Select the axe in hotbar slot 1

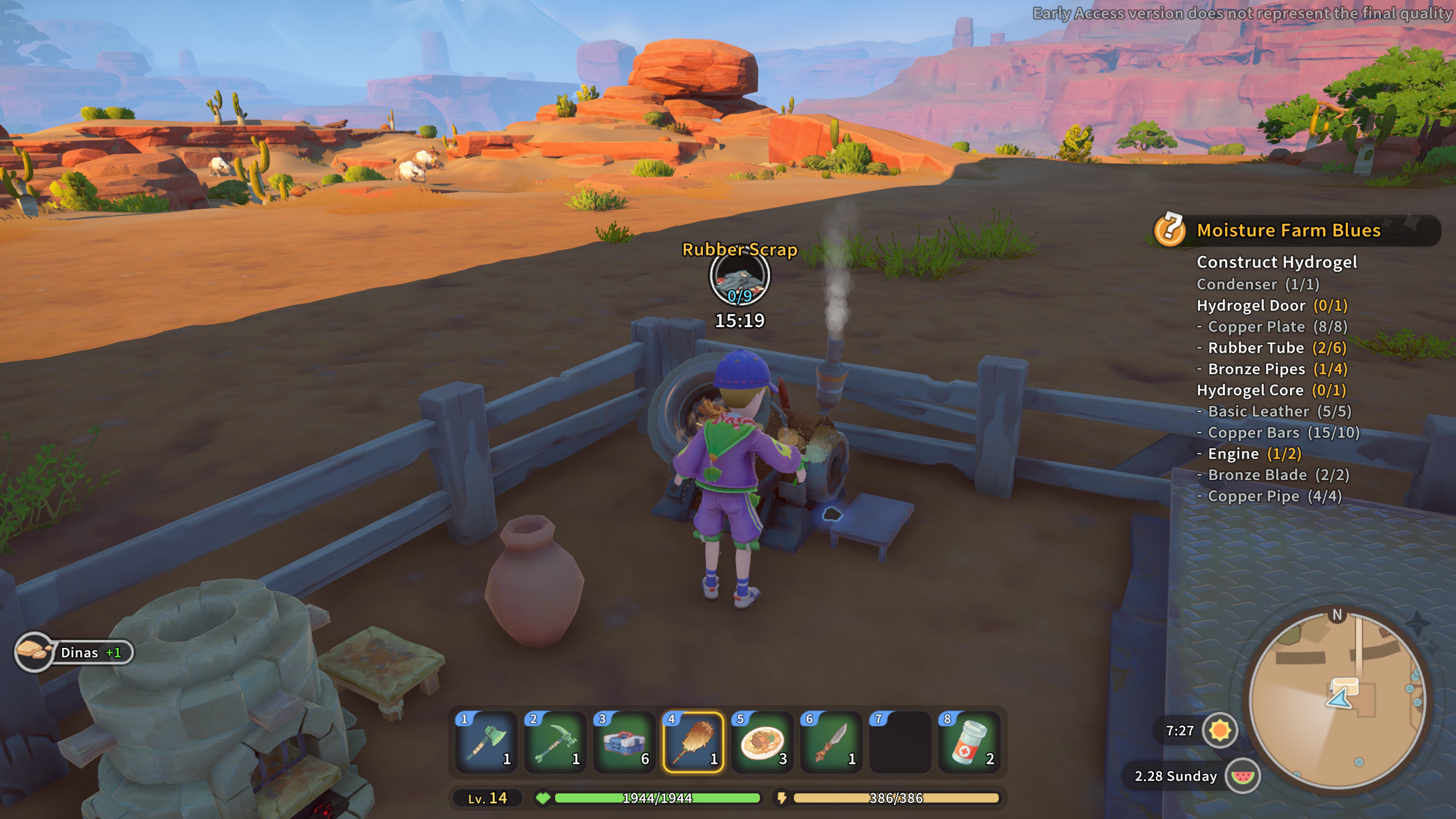point(486,742)
